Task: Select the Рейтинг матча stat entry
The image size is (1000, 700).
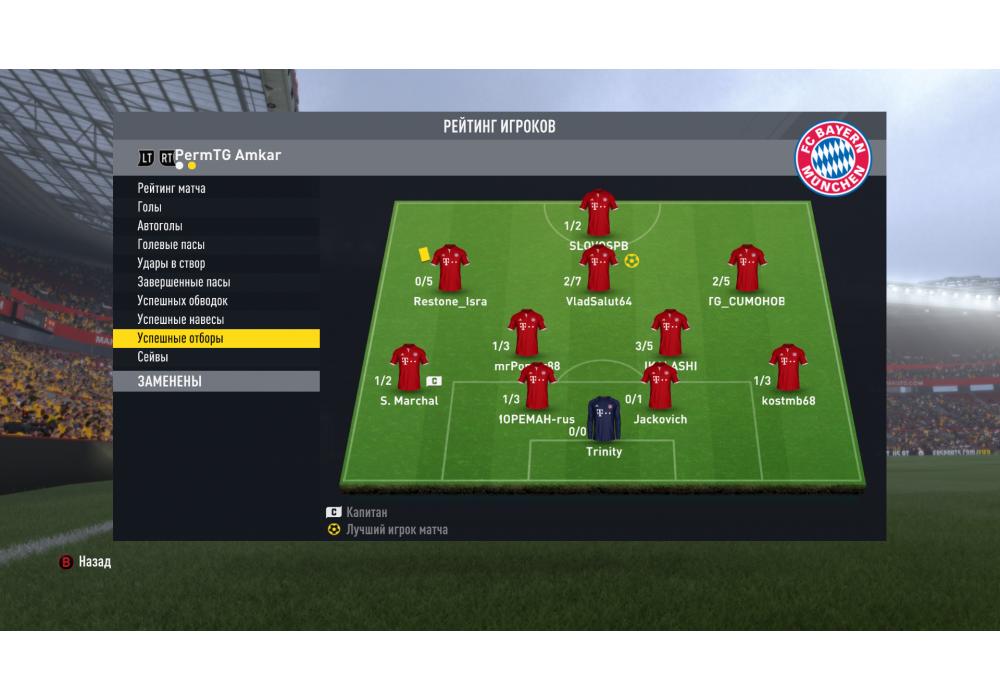Action: tap(172, 188)
